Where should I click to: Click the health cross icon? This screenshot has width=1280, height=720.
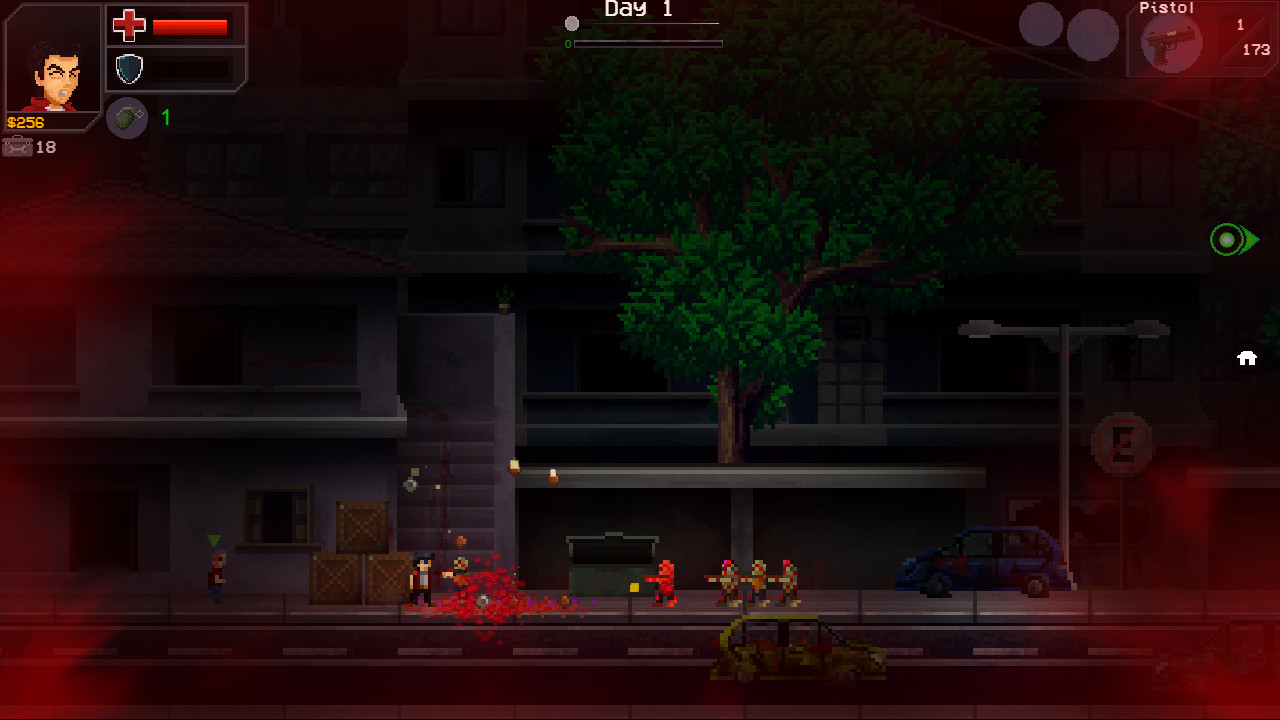point(129,27)
